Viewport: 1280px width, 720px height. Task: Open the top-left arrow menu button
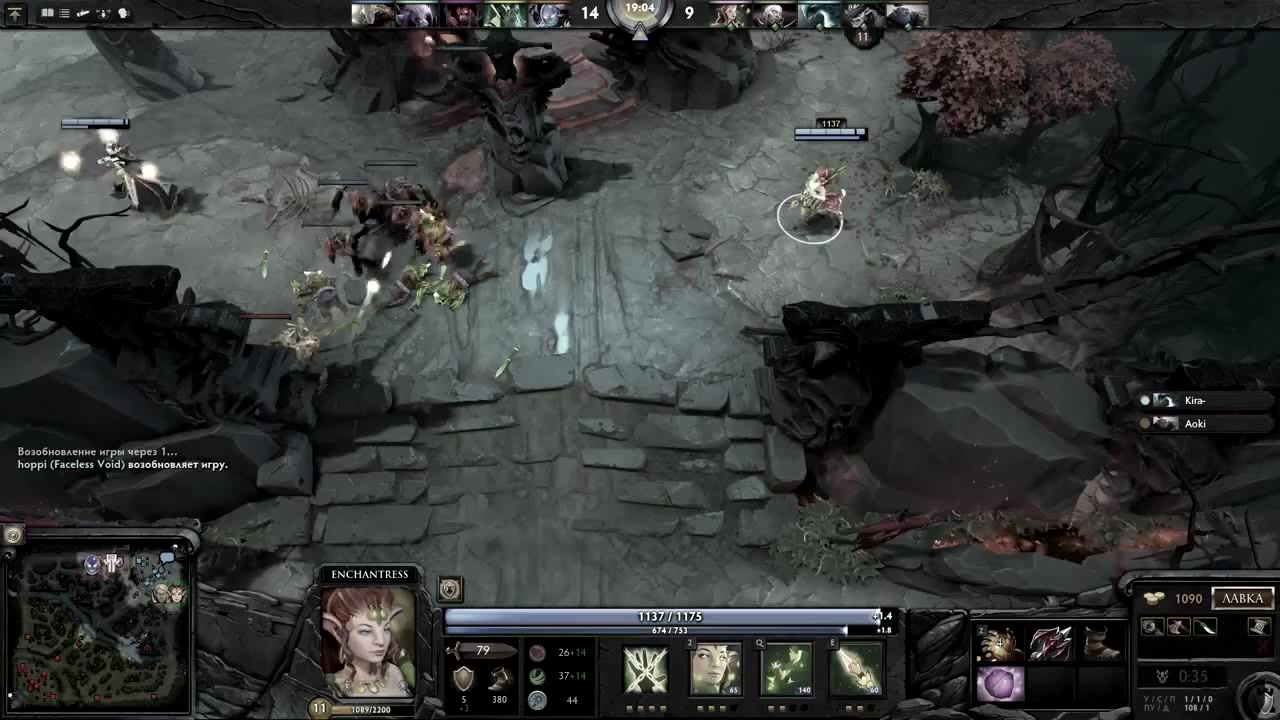tap(15, 14)
